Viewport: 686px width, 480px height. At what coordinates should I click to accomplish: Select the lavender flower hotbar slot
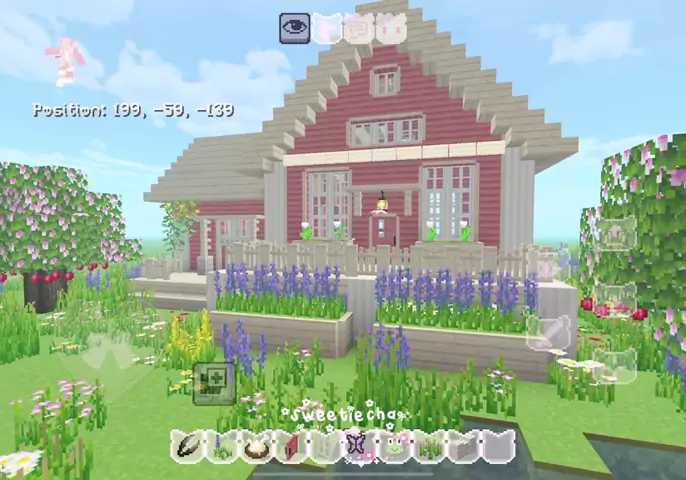pyautogui.click(x=222, y=447)
